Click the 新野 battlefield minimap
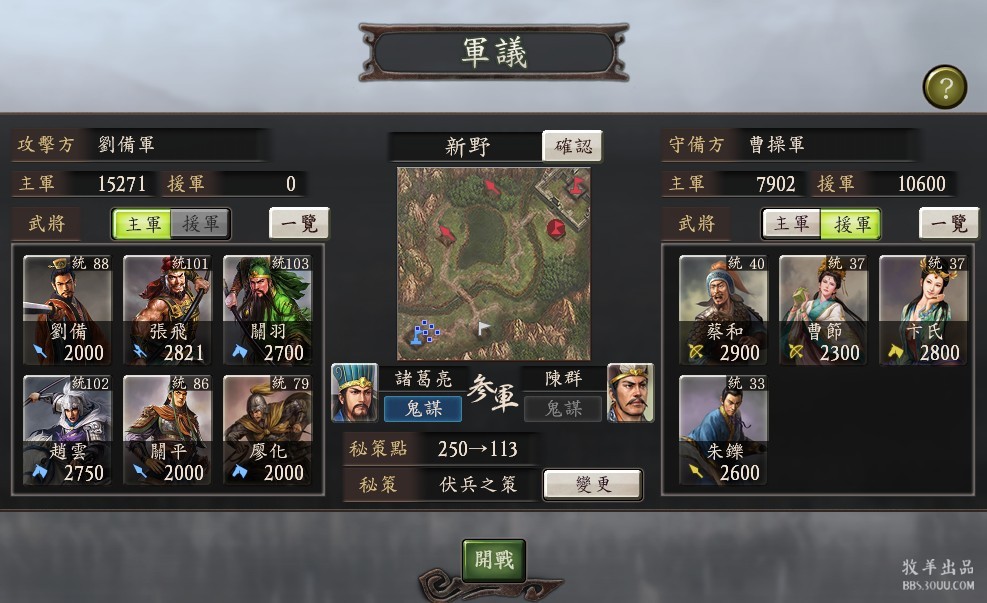 493,263
